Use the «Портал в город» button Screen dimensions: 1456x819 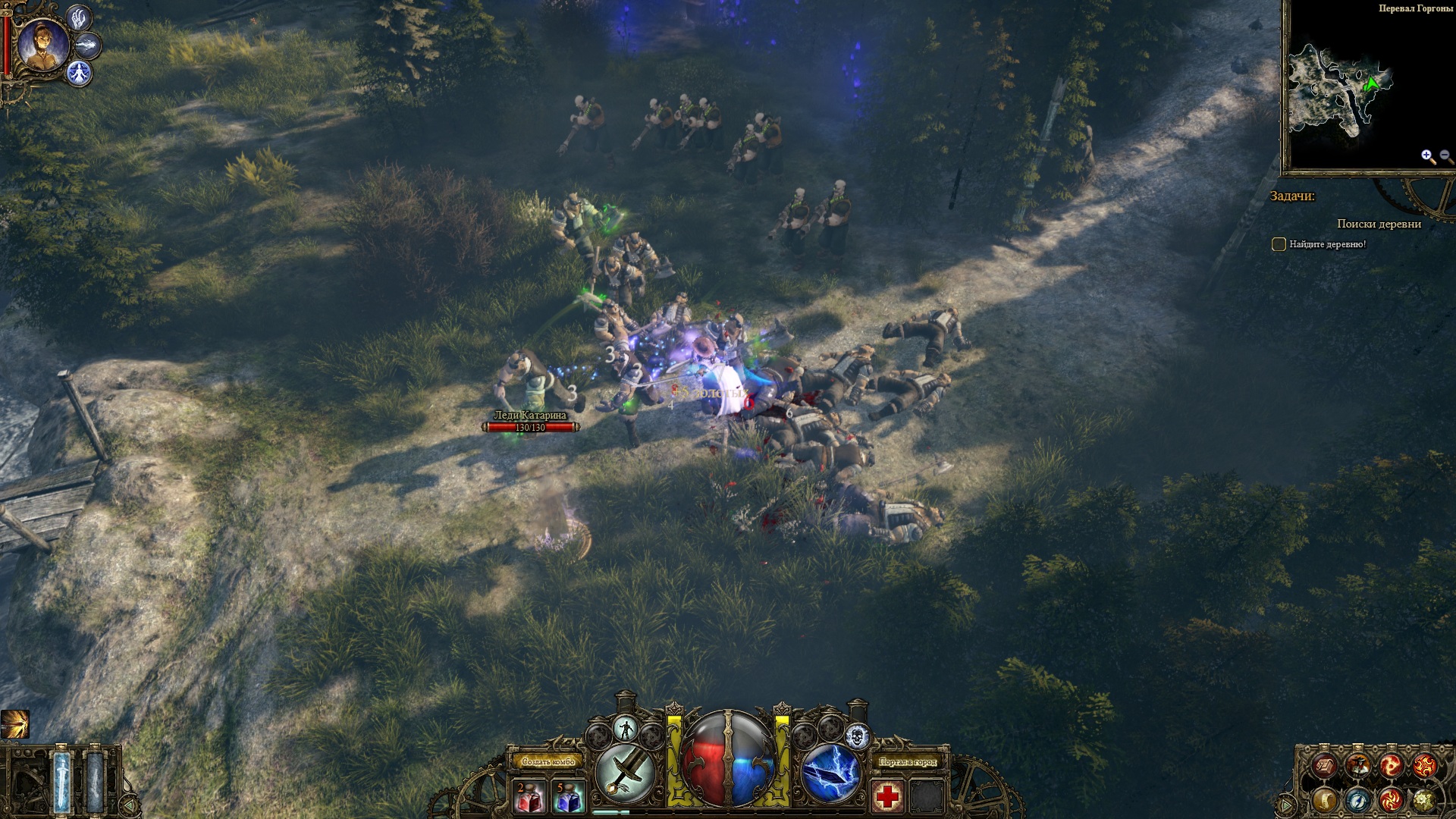(907, 761)
